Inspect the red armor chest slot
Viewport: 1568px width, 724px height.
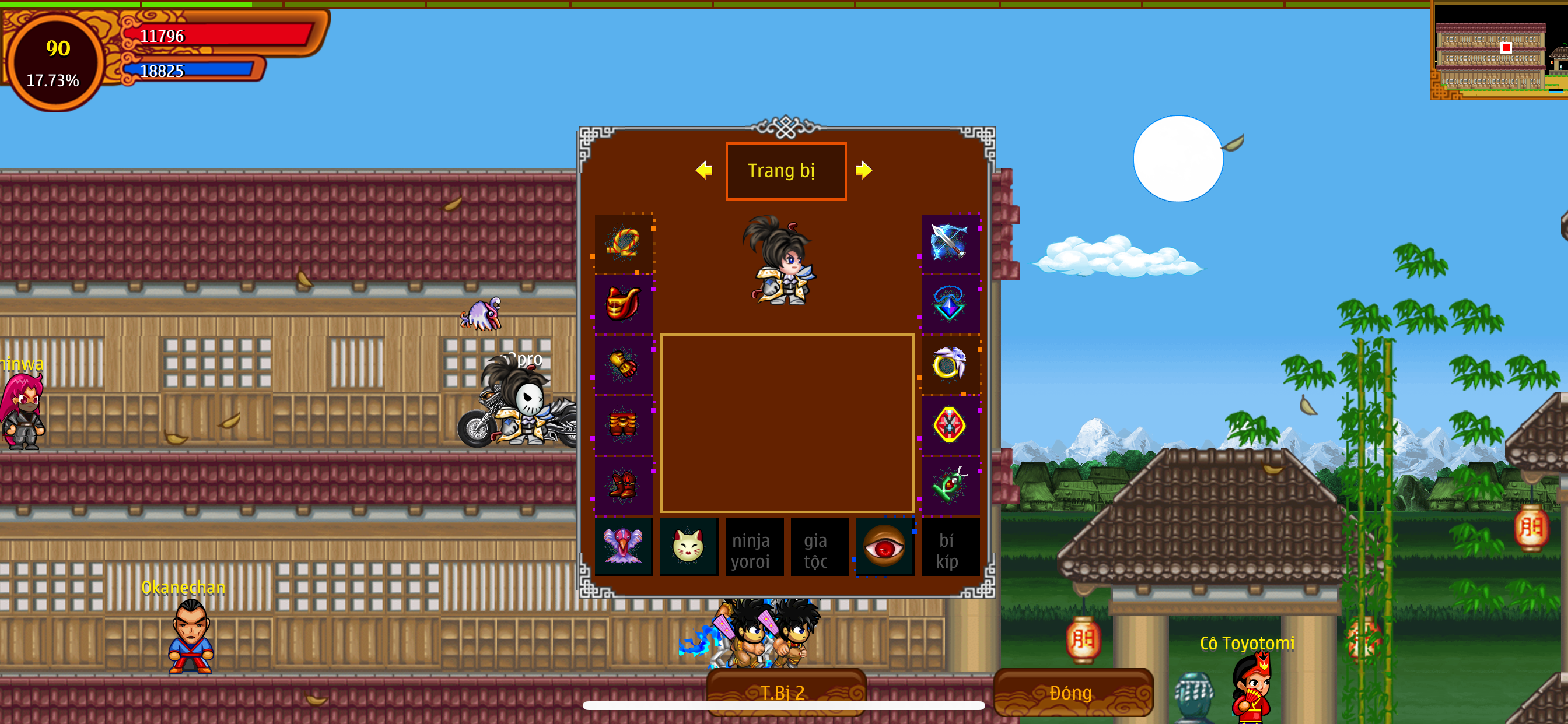point(624,304)
